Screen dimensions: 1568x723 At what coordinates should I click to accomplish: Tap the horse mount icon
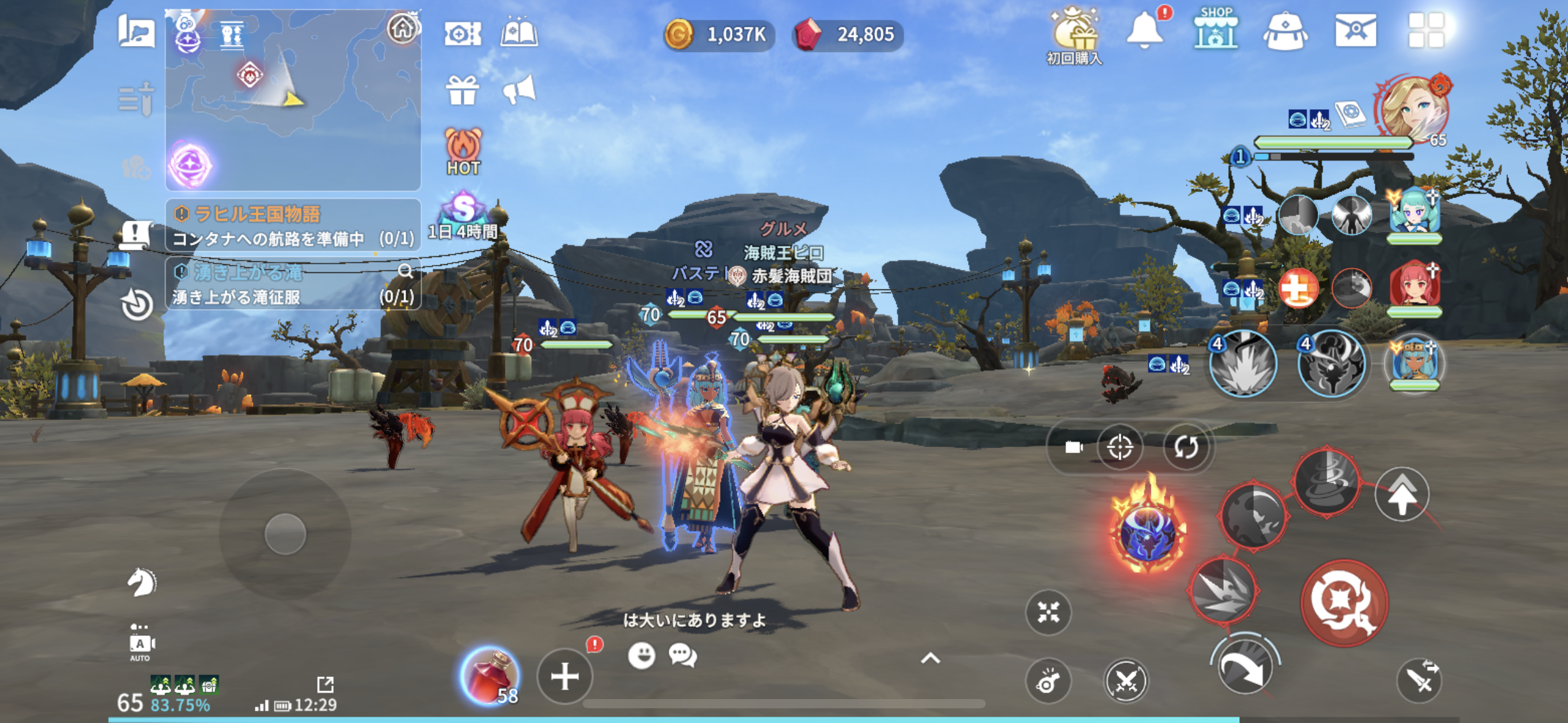coord(141,581)
